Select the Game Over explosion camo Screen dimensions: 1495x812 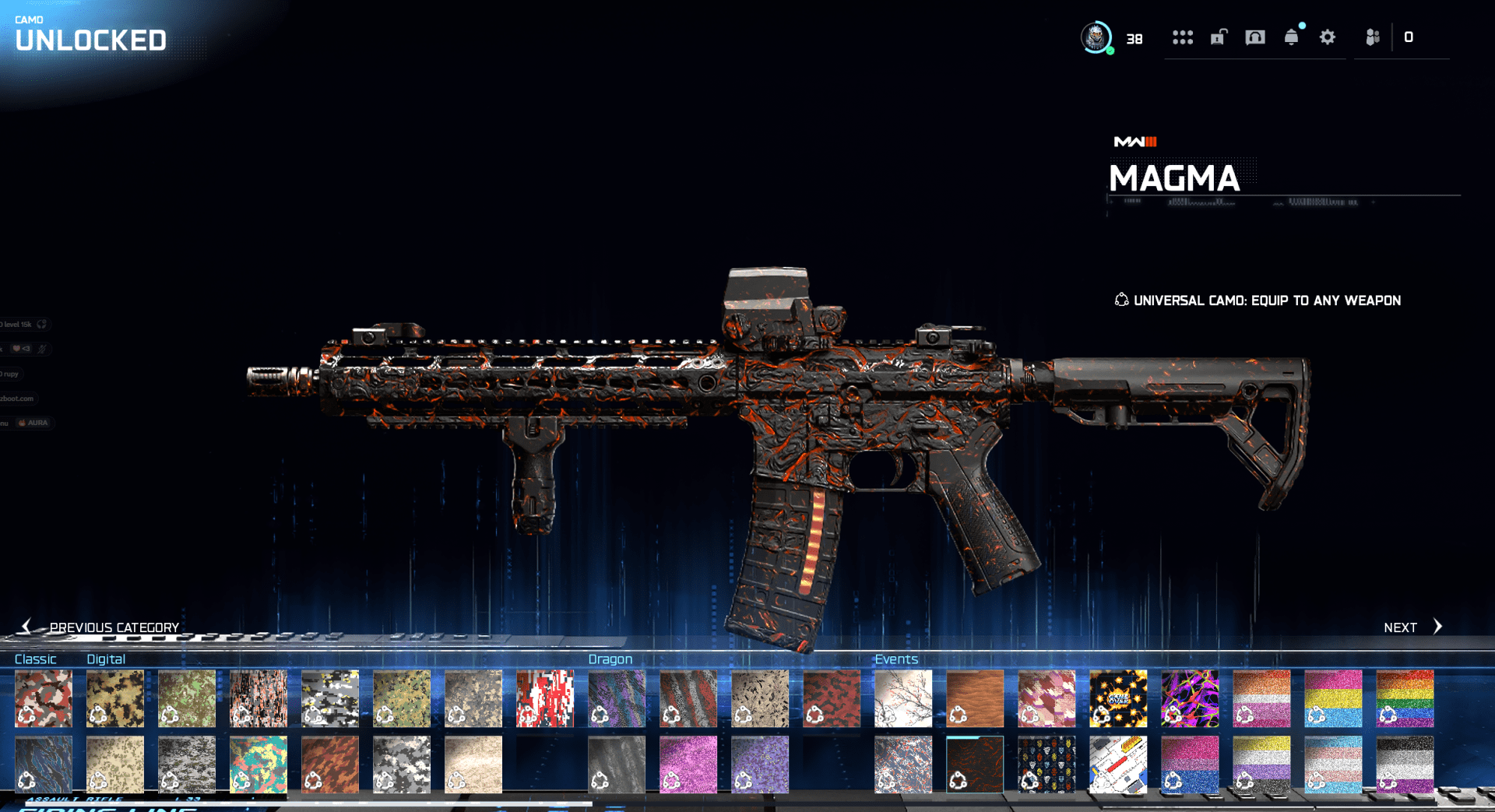[x=1118, y=698]
